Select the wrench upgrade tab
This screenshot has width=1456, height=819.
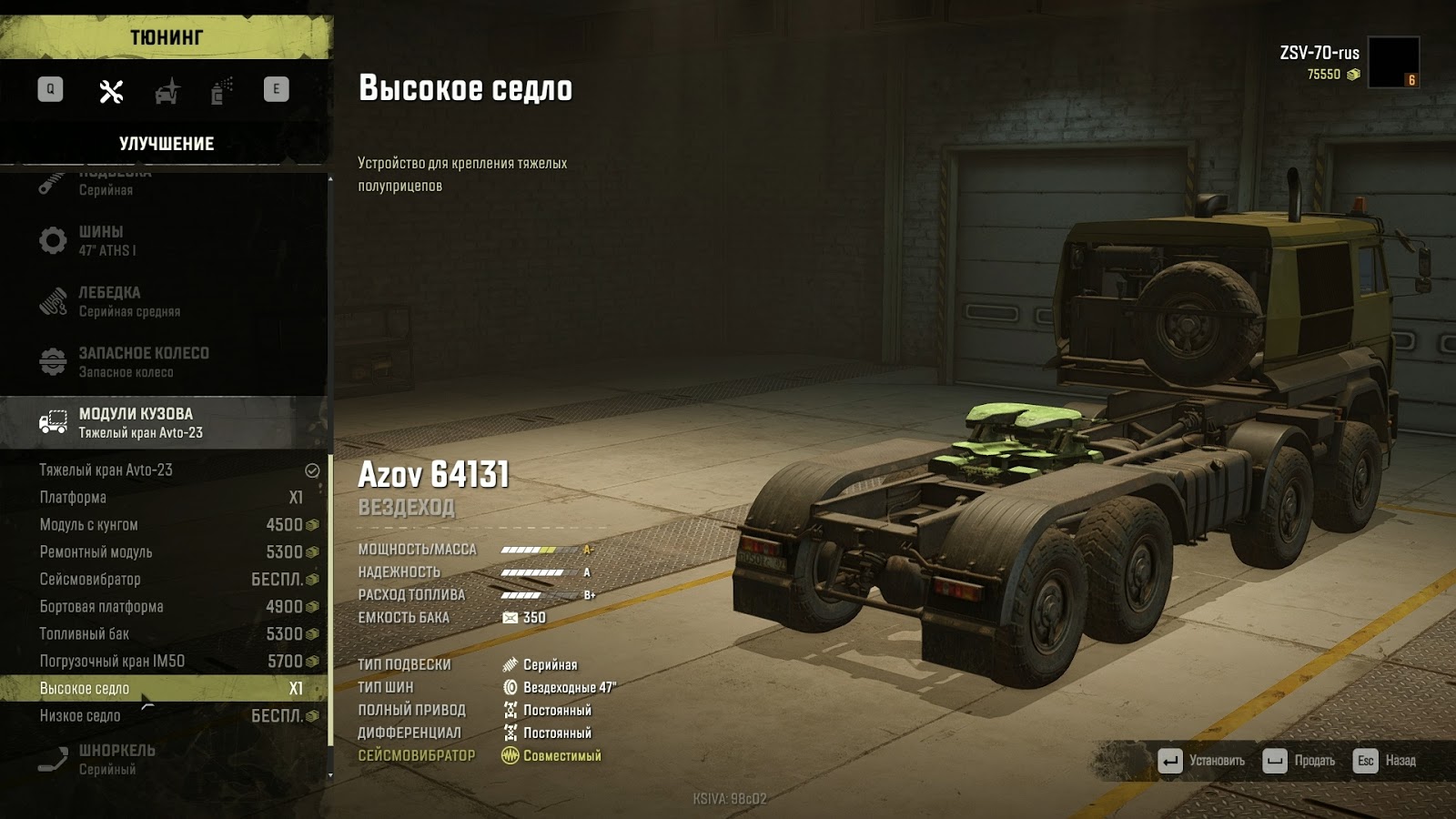point(111,91)
